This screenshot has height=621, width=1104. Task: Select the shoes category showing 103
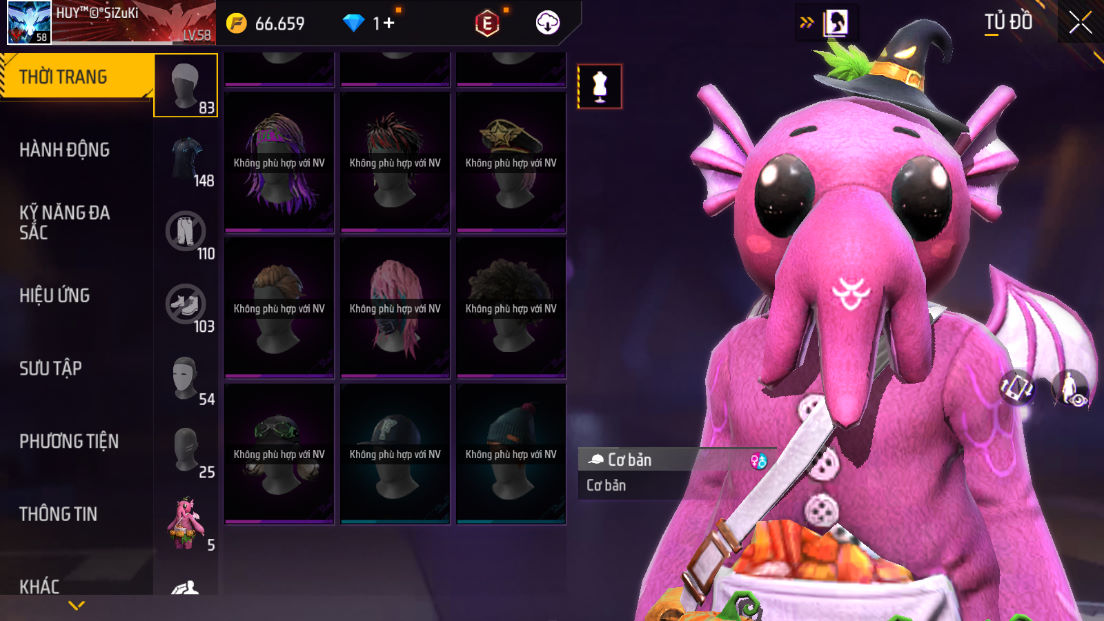coord(187,305)
